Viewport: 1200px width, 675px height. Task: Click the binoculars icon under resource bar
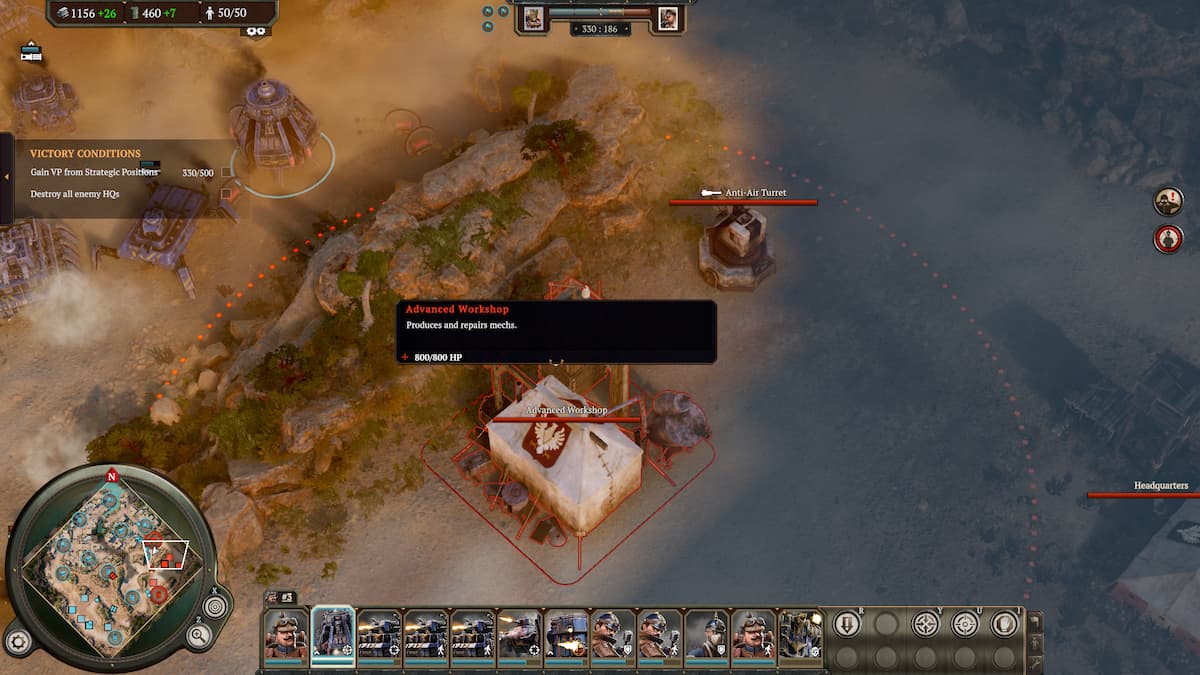point(256,31)
